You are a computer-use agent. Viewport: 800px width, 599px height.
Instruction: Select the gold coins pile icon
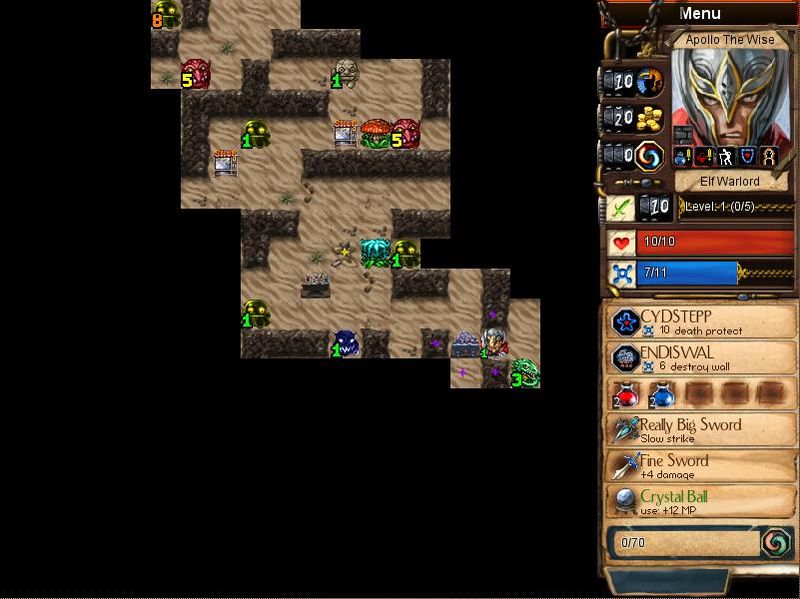[651, 119]
